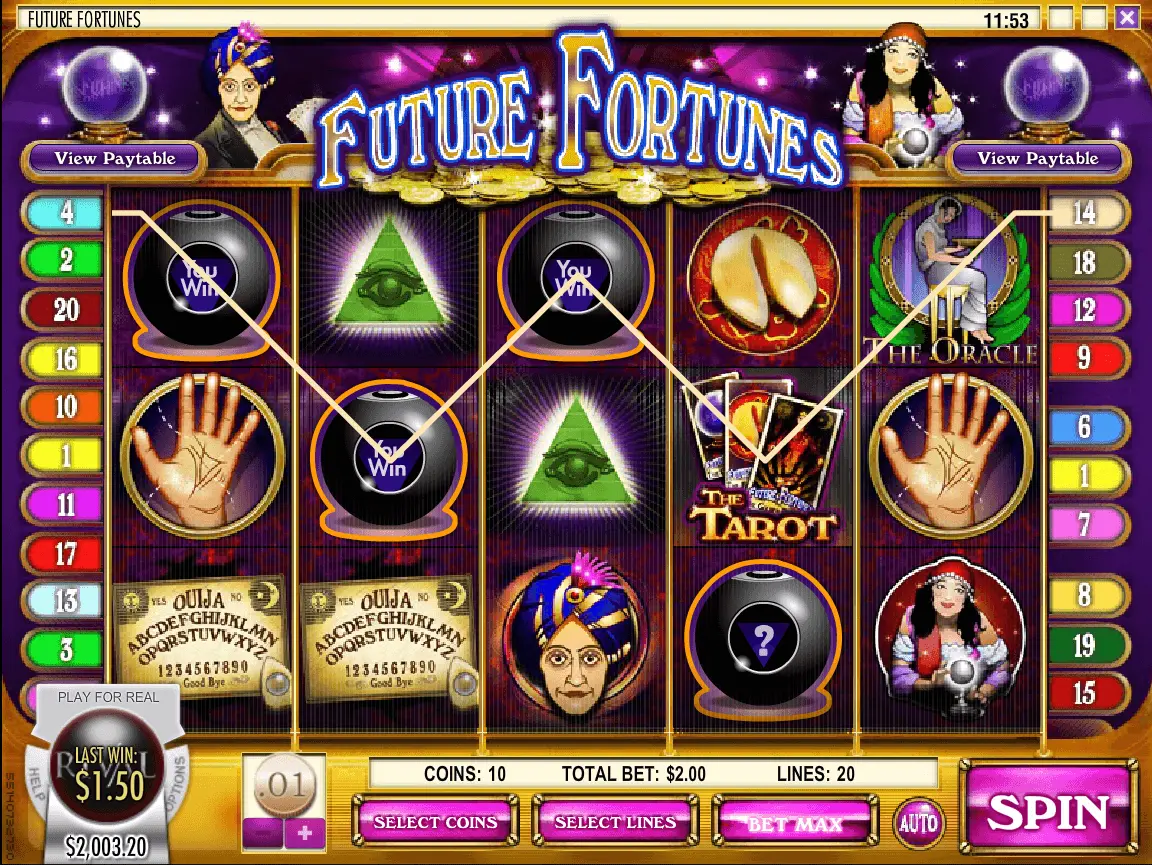Image resolution: width=1152 pixels, height=865 pixels.
Task: Activate the round AUTO play button
Action: pos(917,823)
